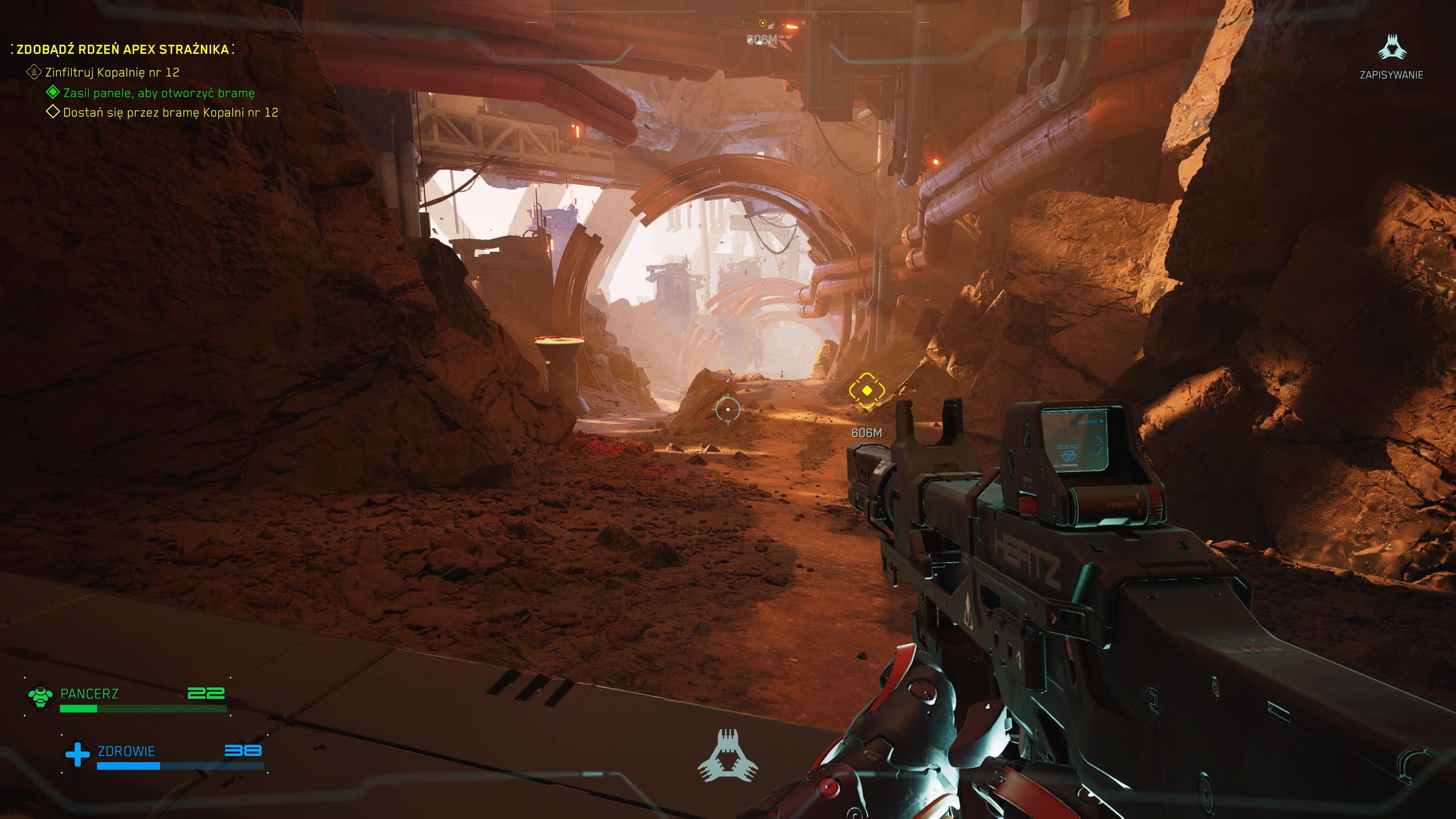Click the yellow diamond waypoint marker
This screenshot has width=1456, height=819.
[x=866, y=390]
